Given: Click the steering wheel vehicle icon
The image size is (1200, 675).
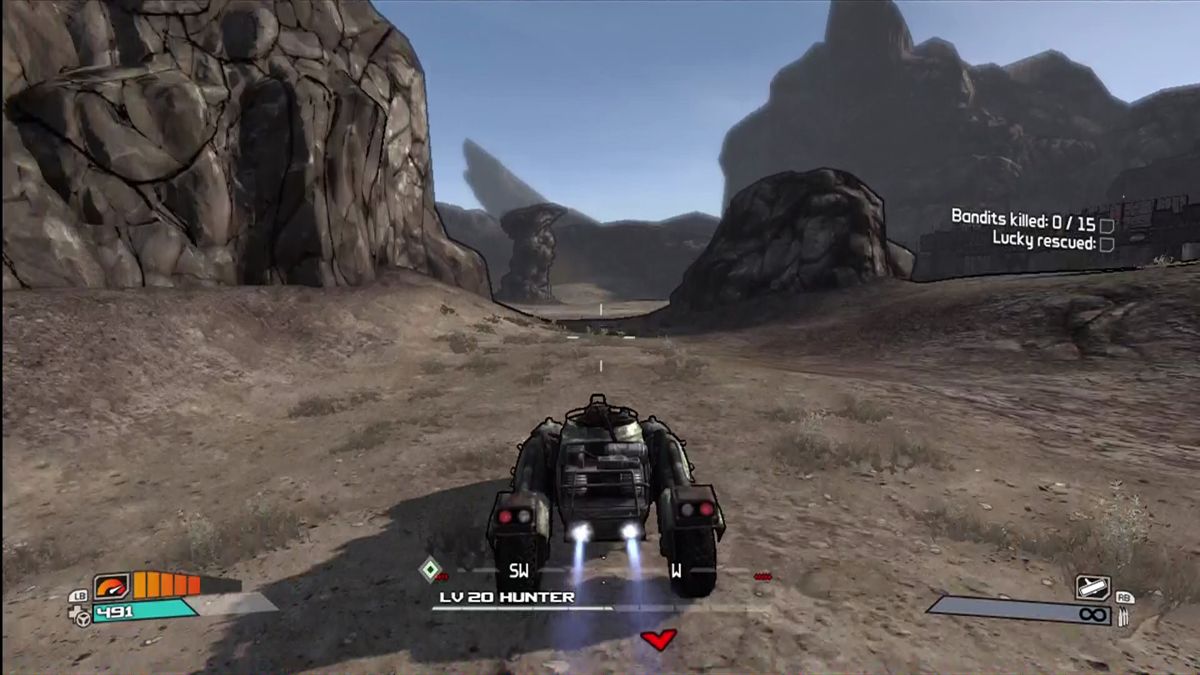Looking at the screenshot, I should 82,617.
